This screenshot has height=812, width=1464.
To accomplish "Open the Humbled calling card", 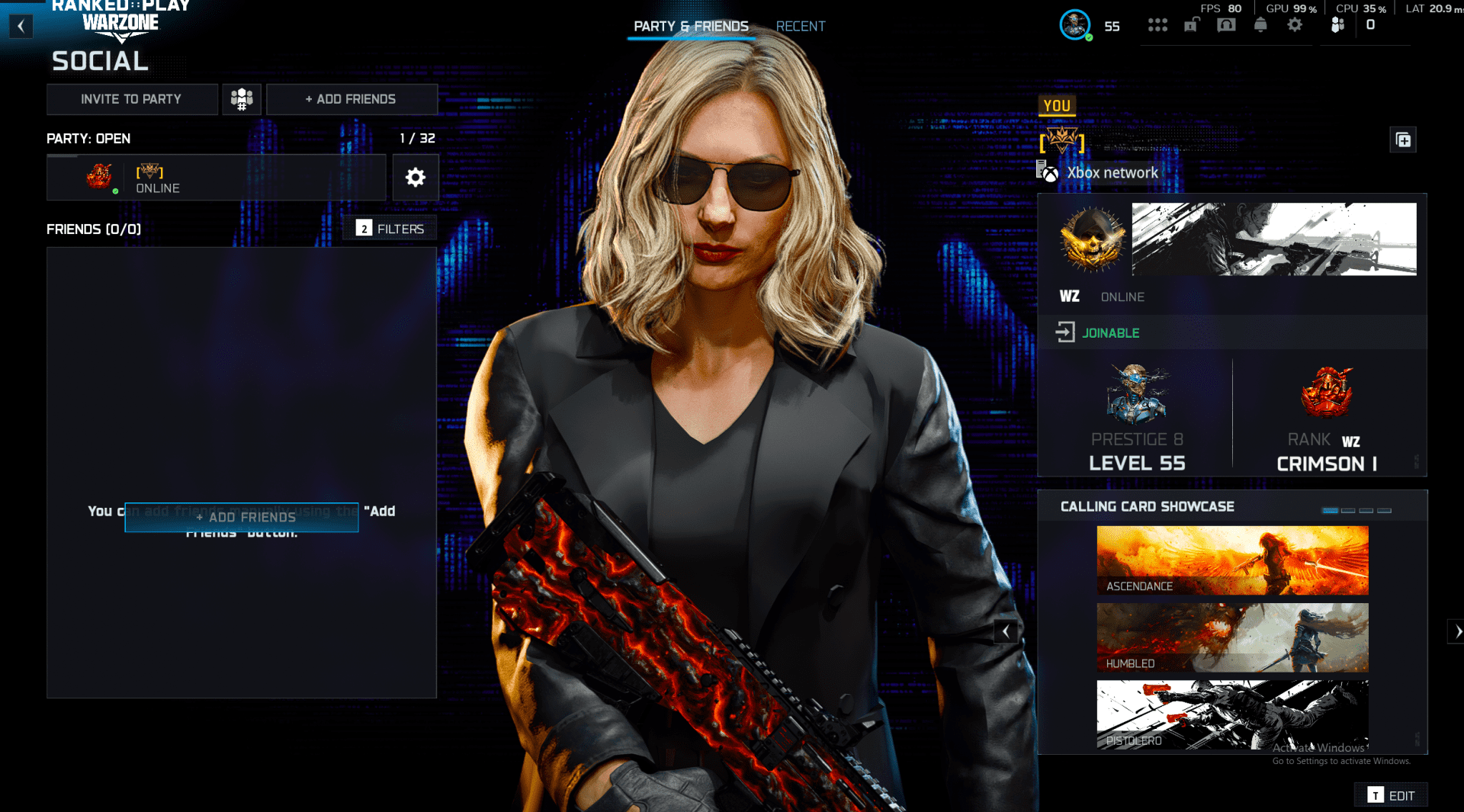I will [x=1232, y=637].
